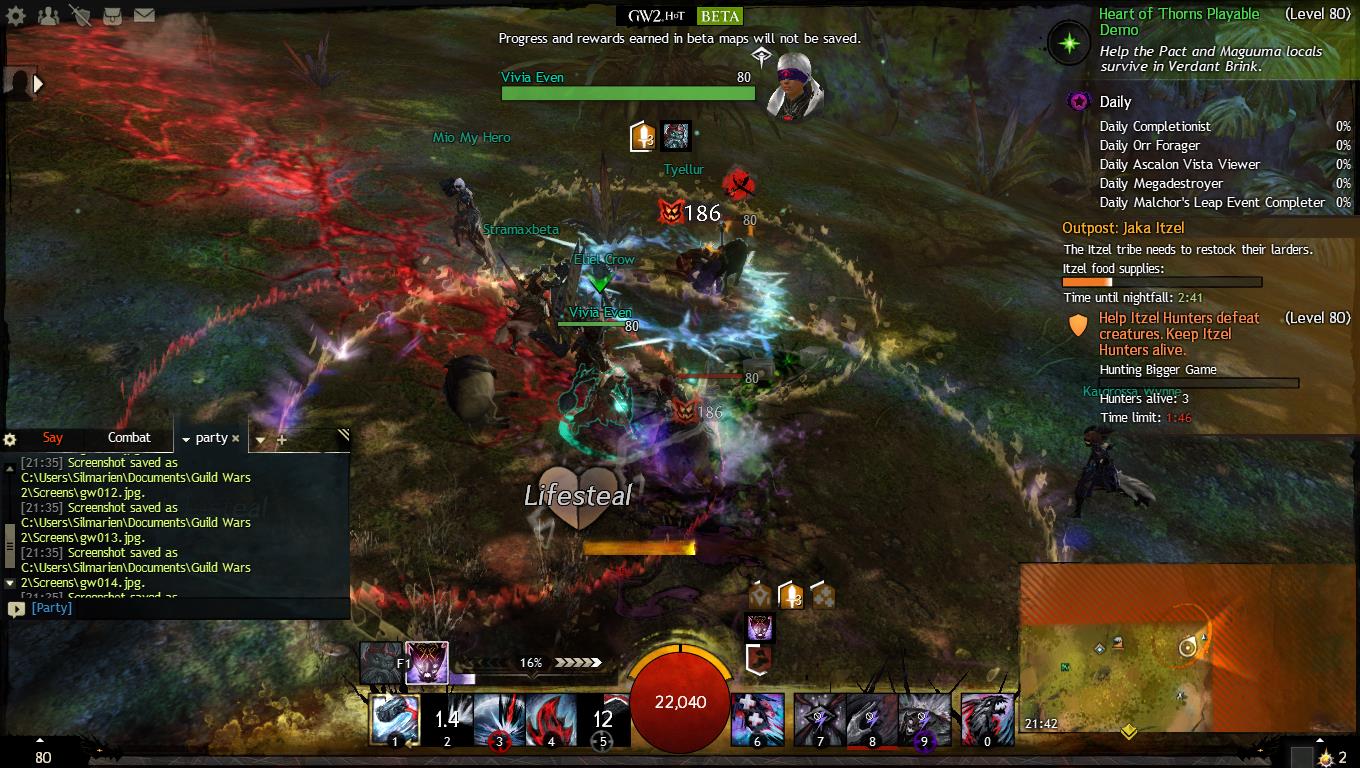1360x768 pixels.
Task: Select the Daily achievements tracker heading
Action: click(x=1115, y=102)
